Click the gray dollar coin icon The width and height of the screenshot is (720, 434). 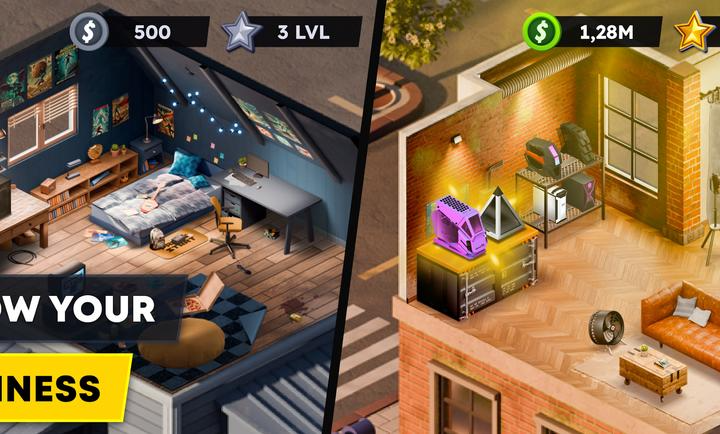coord(88,31)
